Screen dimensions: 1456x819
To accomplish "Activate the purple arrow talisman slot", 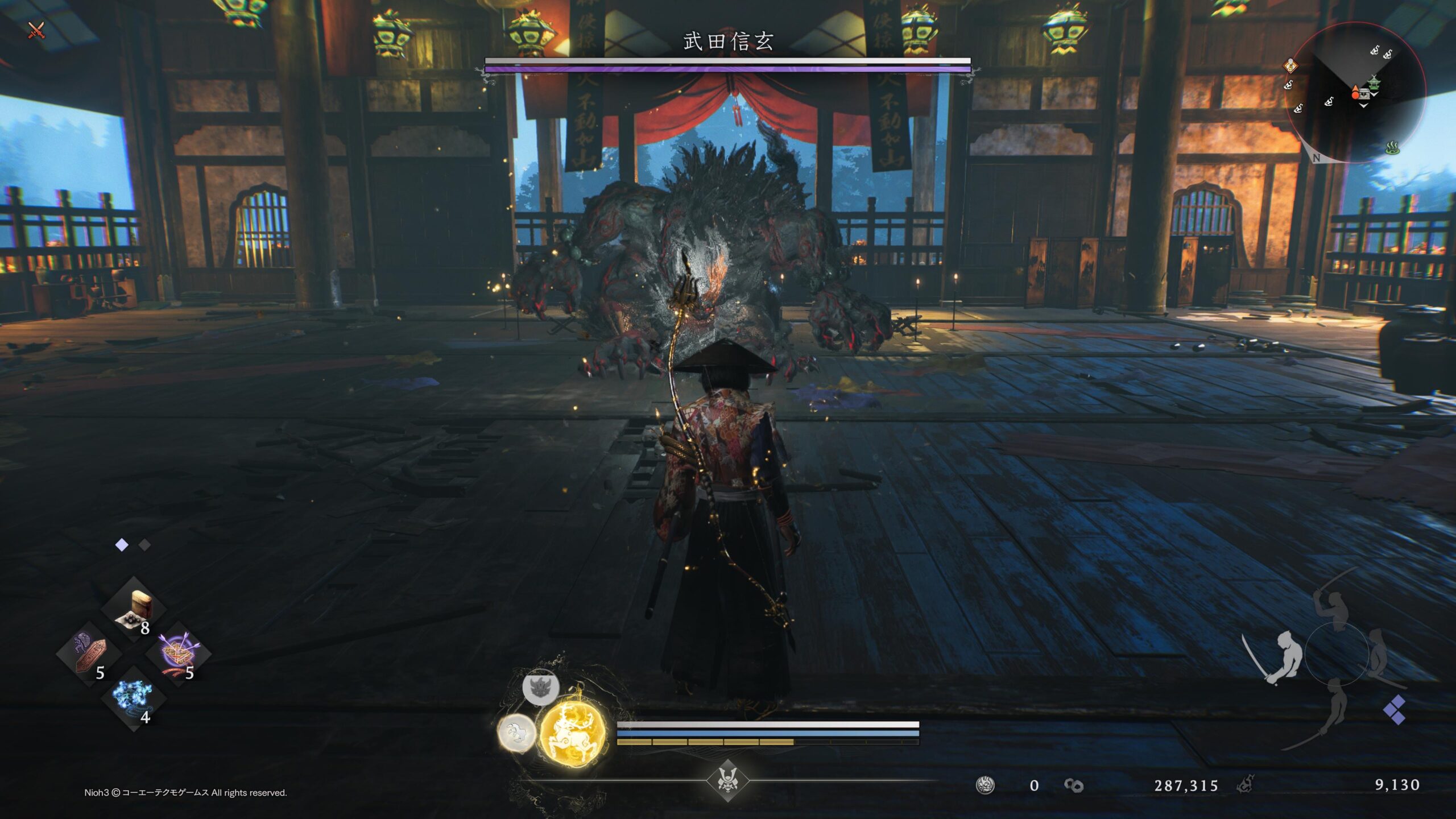I will point(178,654).
